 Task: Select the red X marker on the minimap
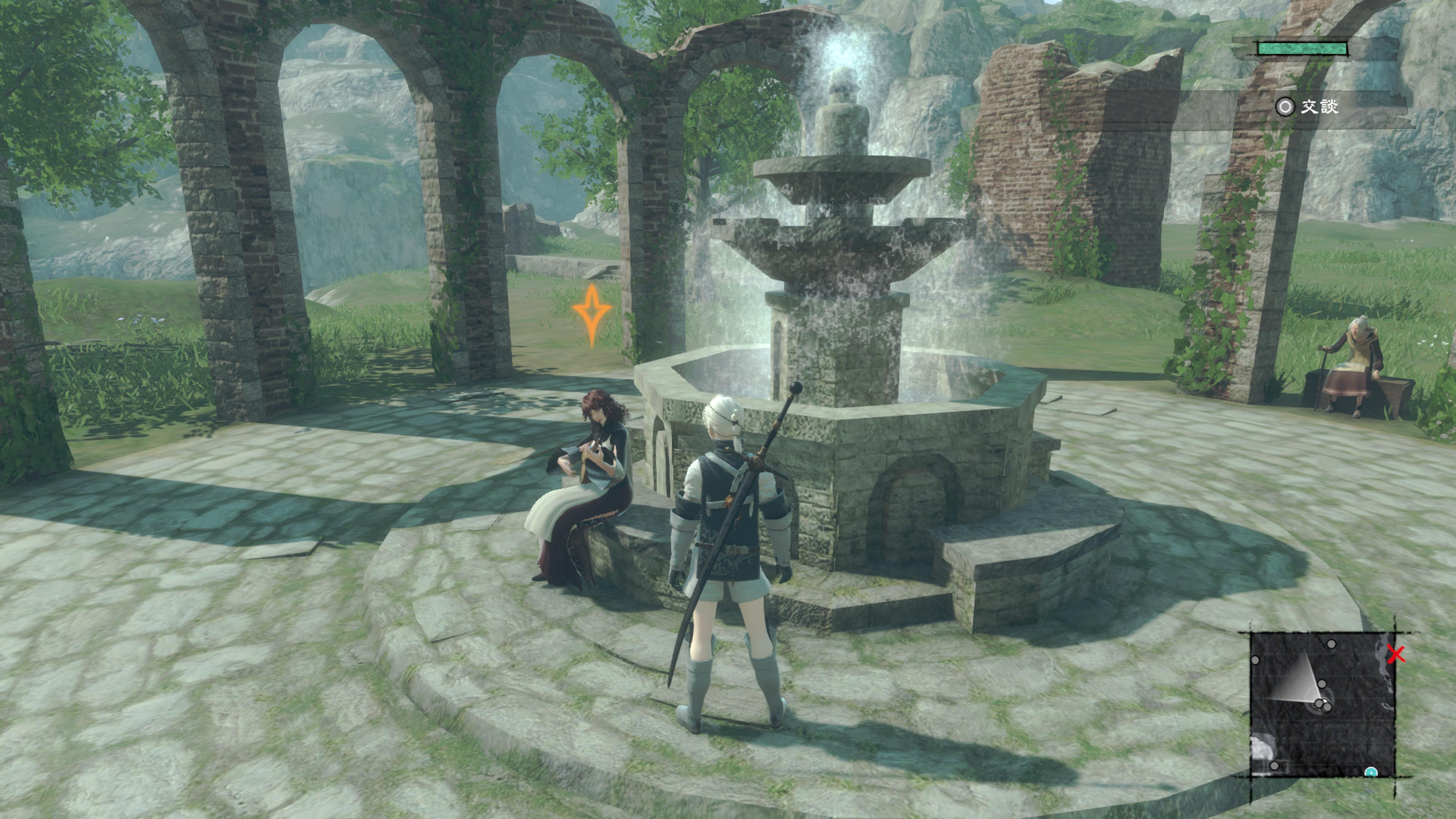click(x=1396, y=654)
